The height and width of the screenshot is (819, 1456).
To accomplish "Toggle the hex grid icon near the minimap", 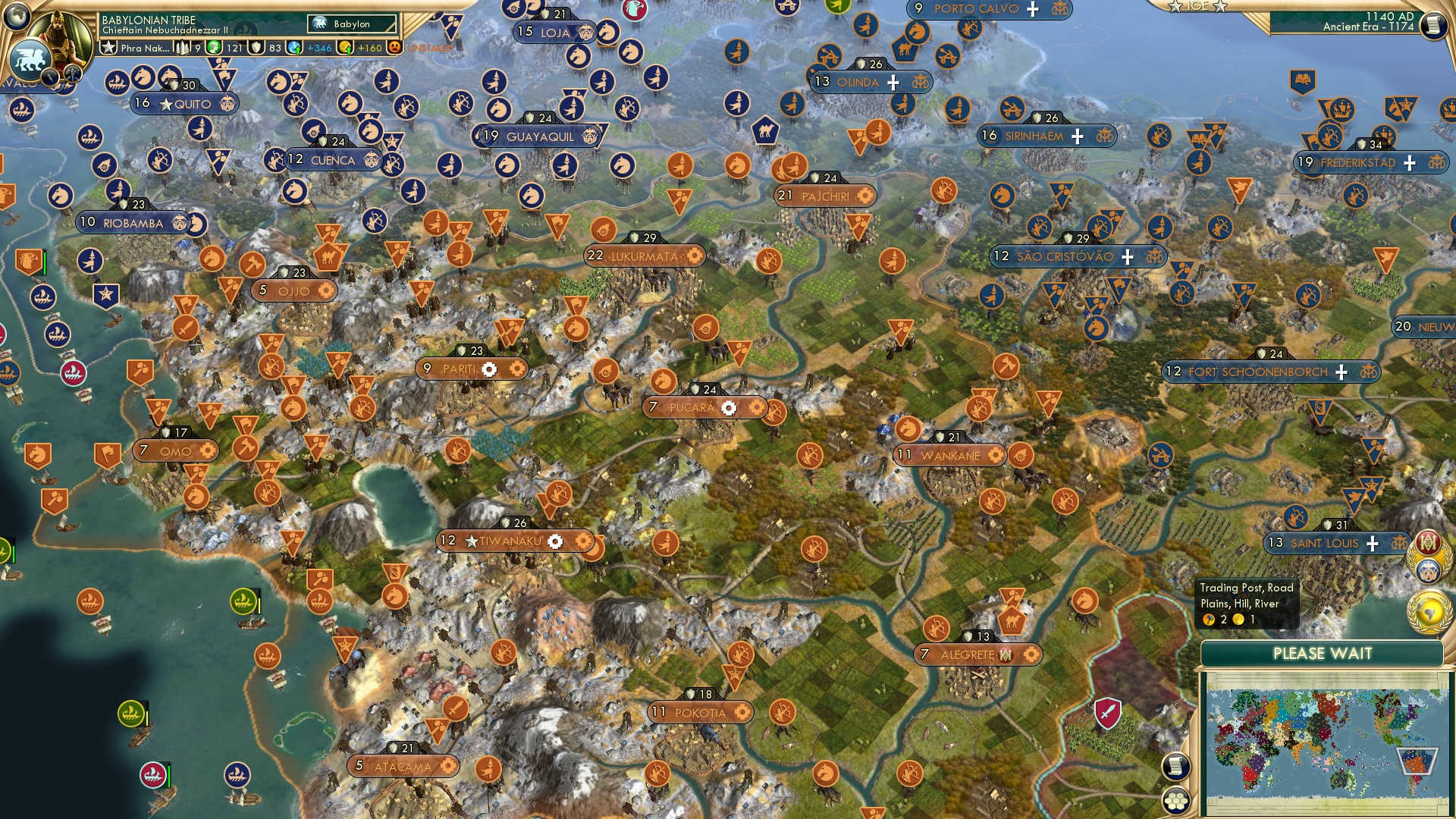I will (x=1176, y=799).
